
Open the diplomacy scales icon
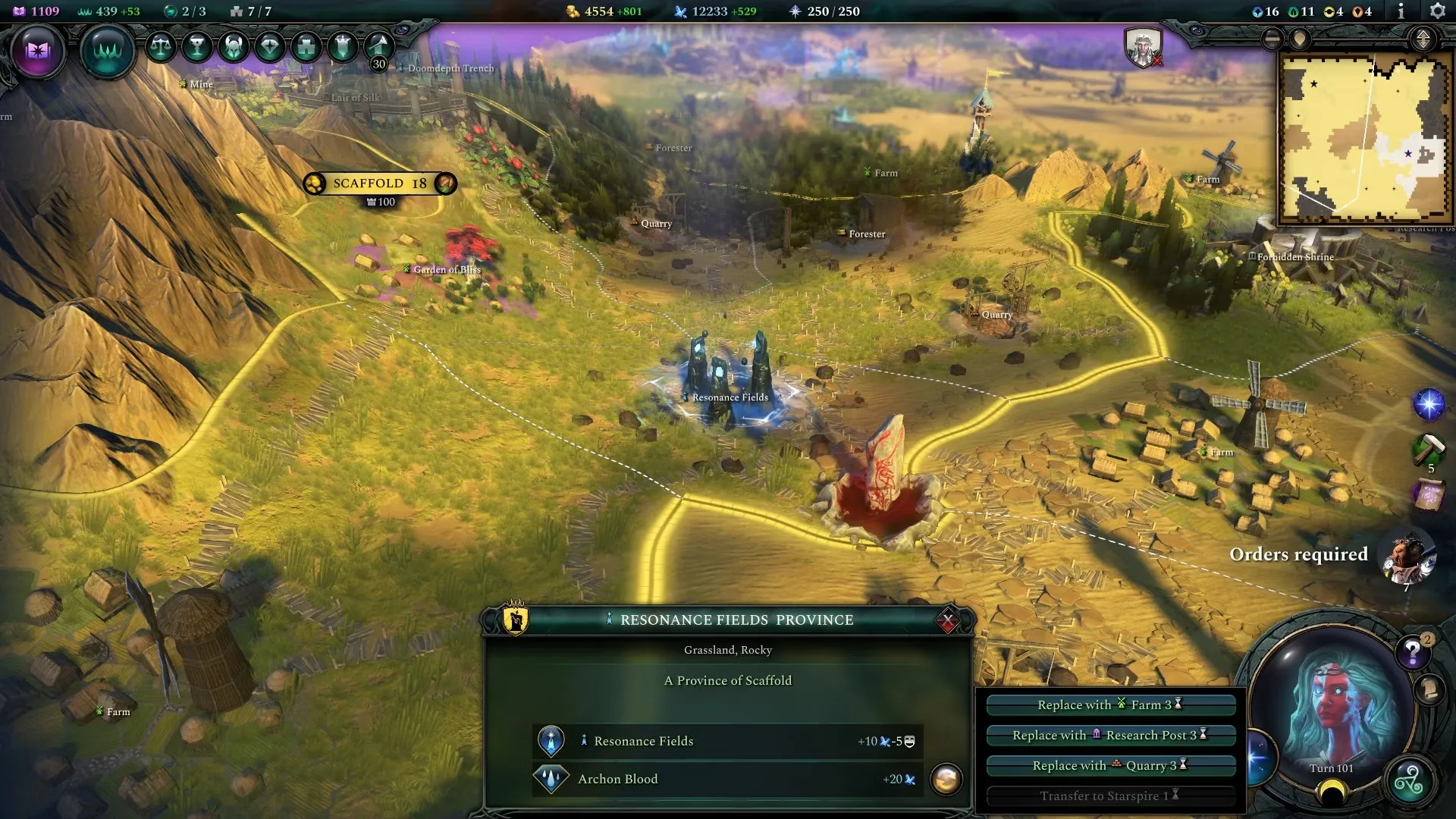[160, 47]
